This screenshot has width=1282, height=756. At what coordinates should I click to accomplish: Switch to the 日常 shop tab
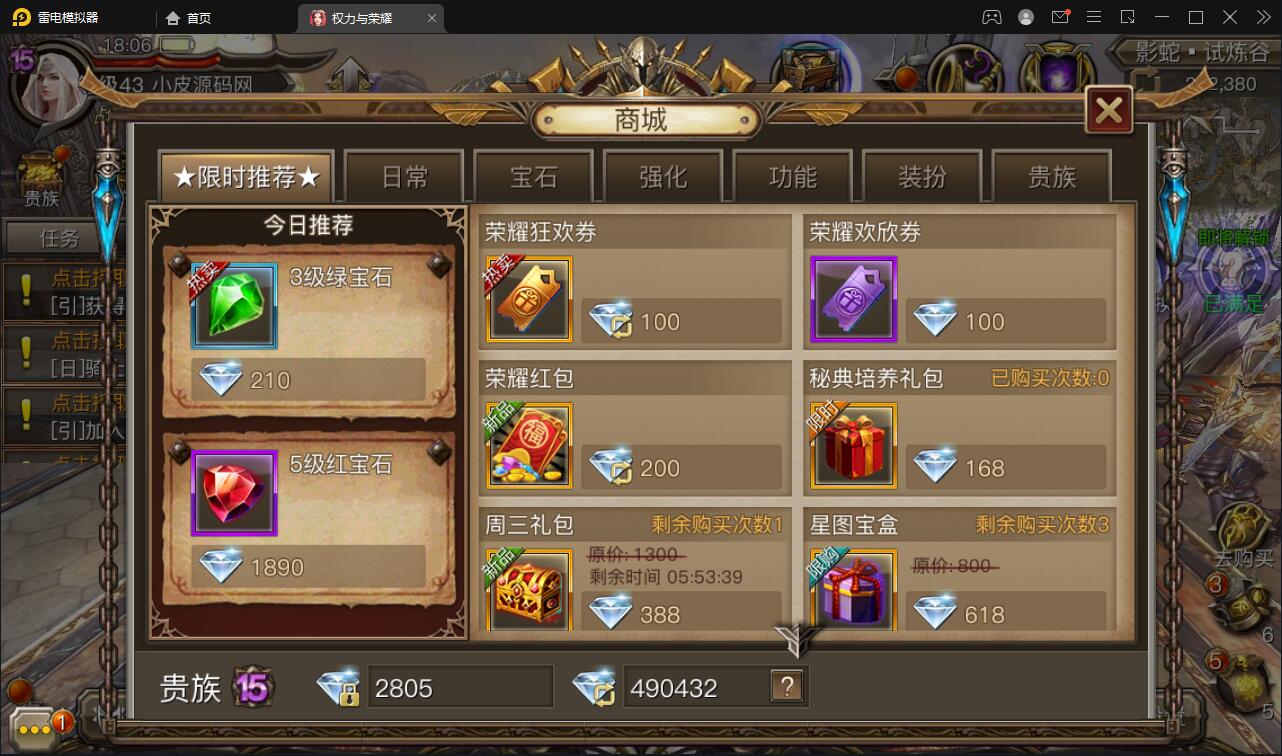pyautogui.click(x=403, y=174)
